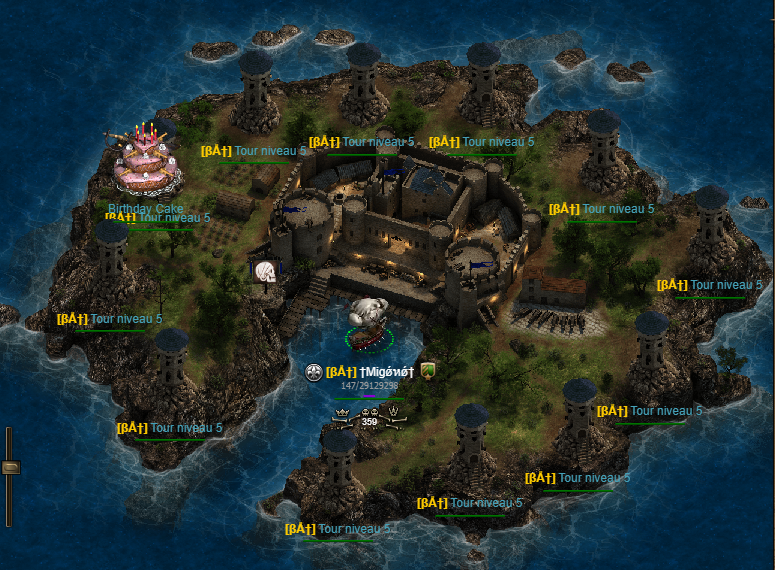
Task: Click the green shield badge after the player name
Action: [427, 371]
